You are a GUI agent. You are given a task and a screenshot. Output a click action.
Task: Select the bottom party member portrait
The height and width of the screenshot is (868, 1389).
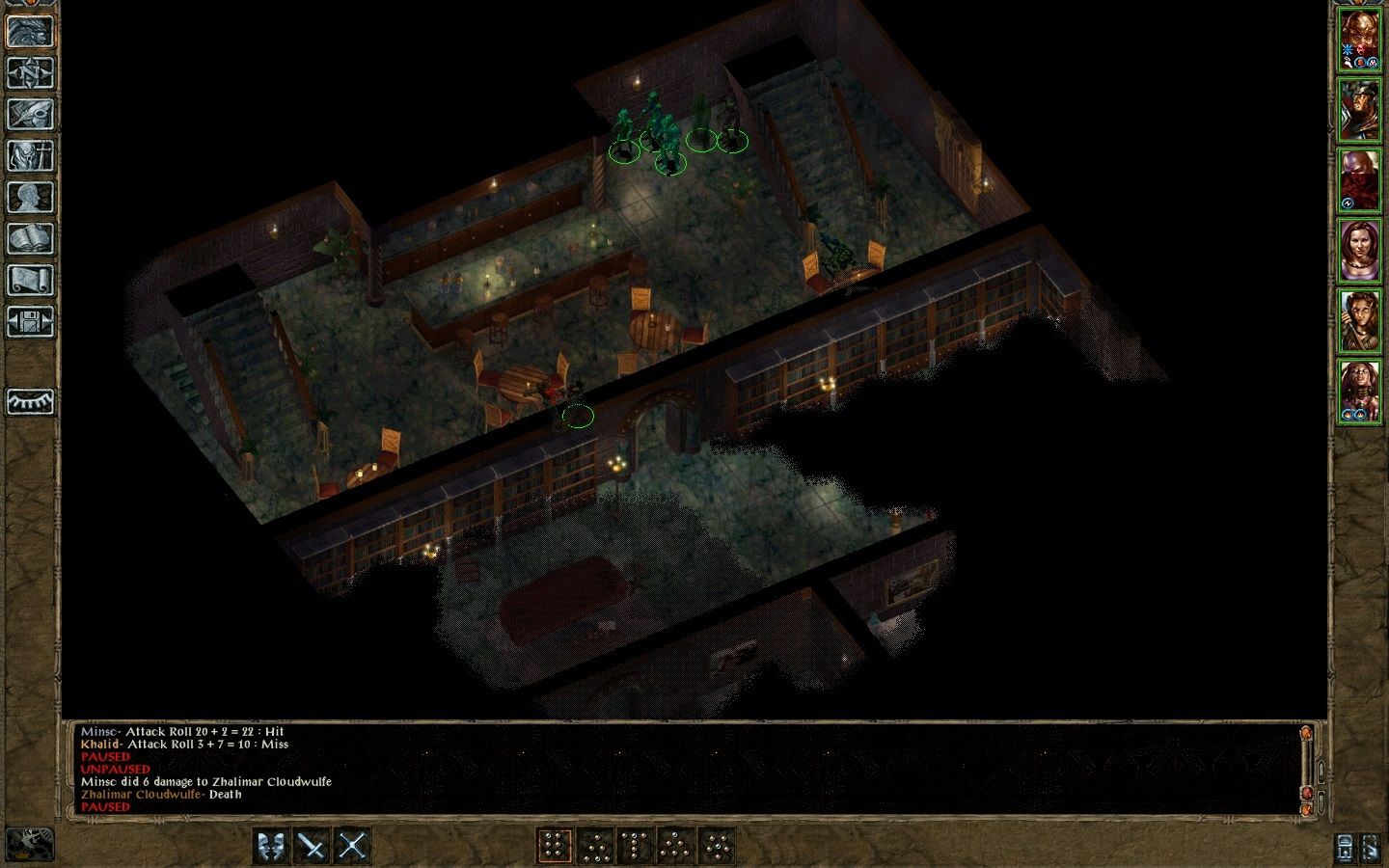pyautogui.click(x=1359, y=391)
